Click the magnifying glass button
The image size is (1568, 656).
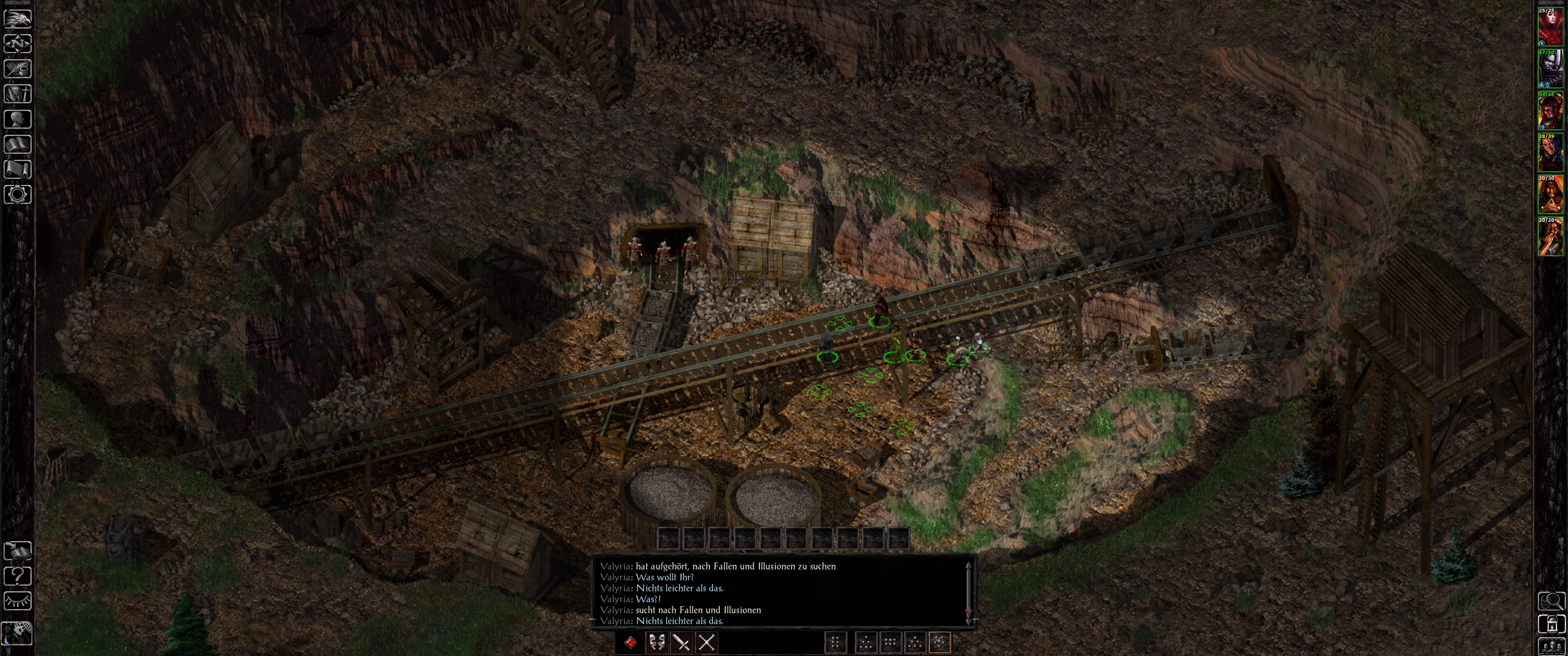[x=1552, y=601]
